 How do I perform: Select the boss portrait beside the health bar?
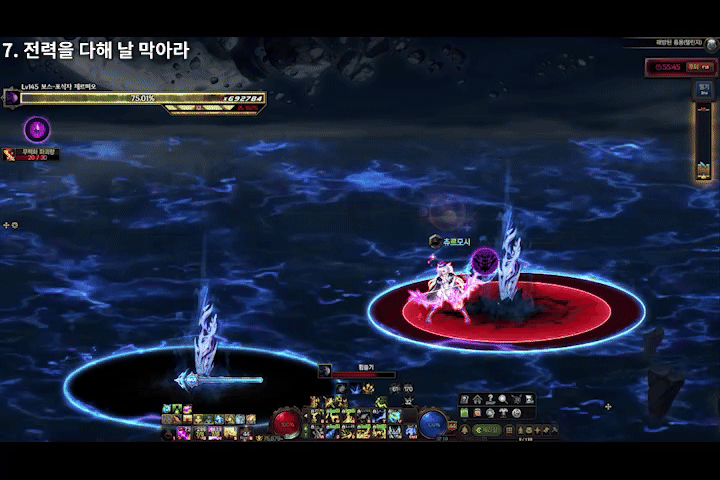tap(11, 98)
